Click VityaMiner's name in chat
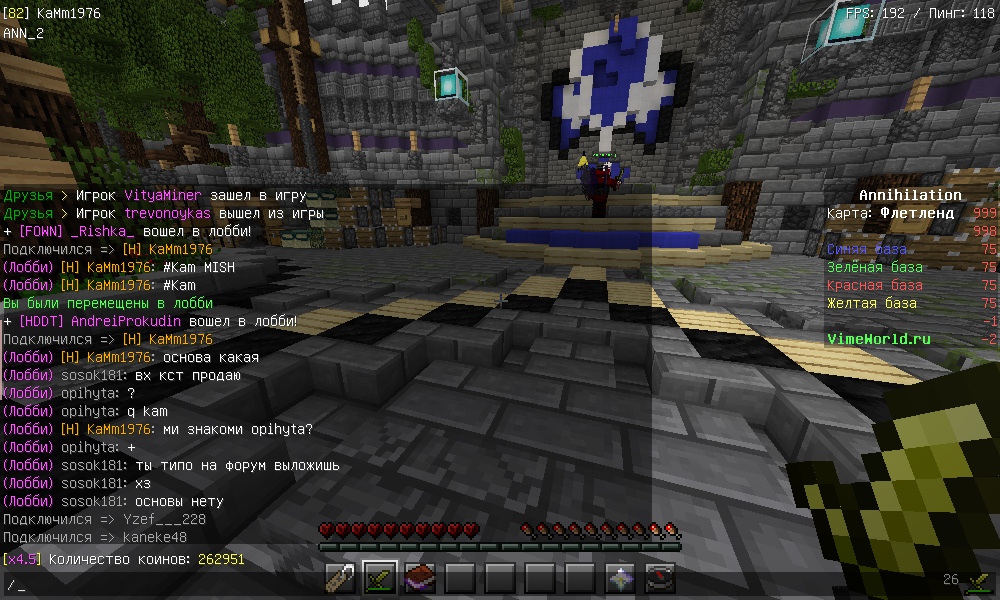This screenshot has height=600, width=1000. click(164, 195)
